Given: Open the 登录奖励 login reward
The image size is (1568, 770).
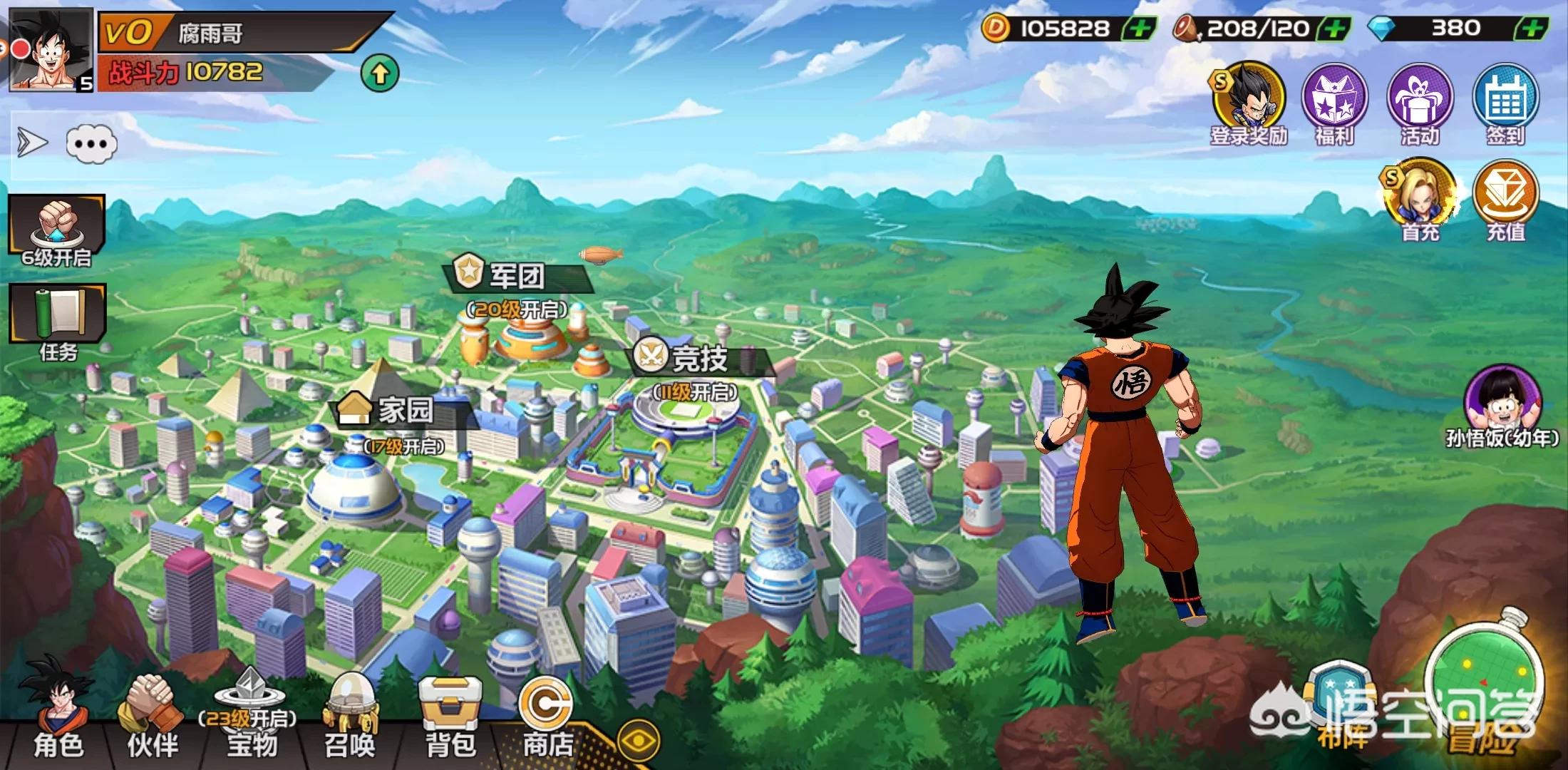Looking at the screenshot, I should [x=1249, y=101].
